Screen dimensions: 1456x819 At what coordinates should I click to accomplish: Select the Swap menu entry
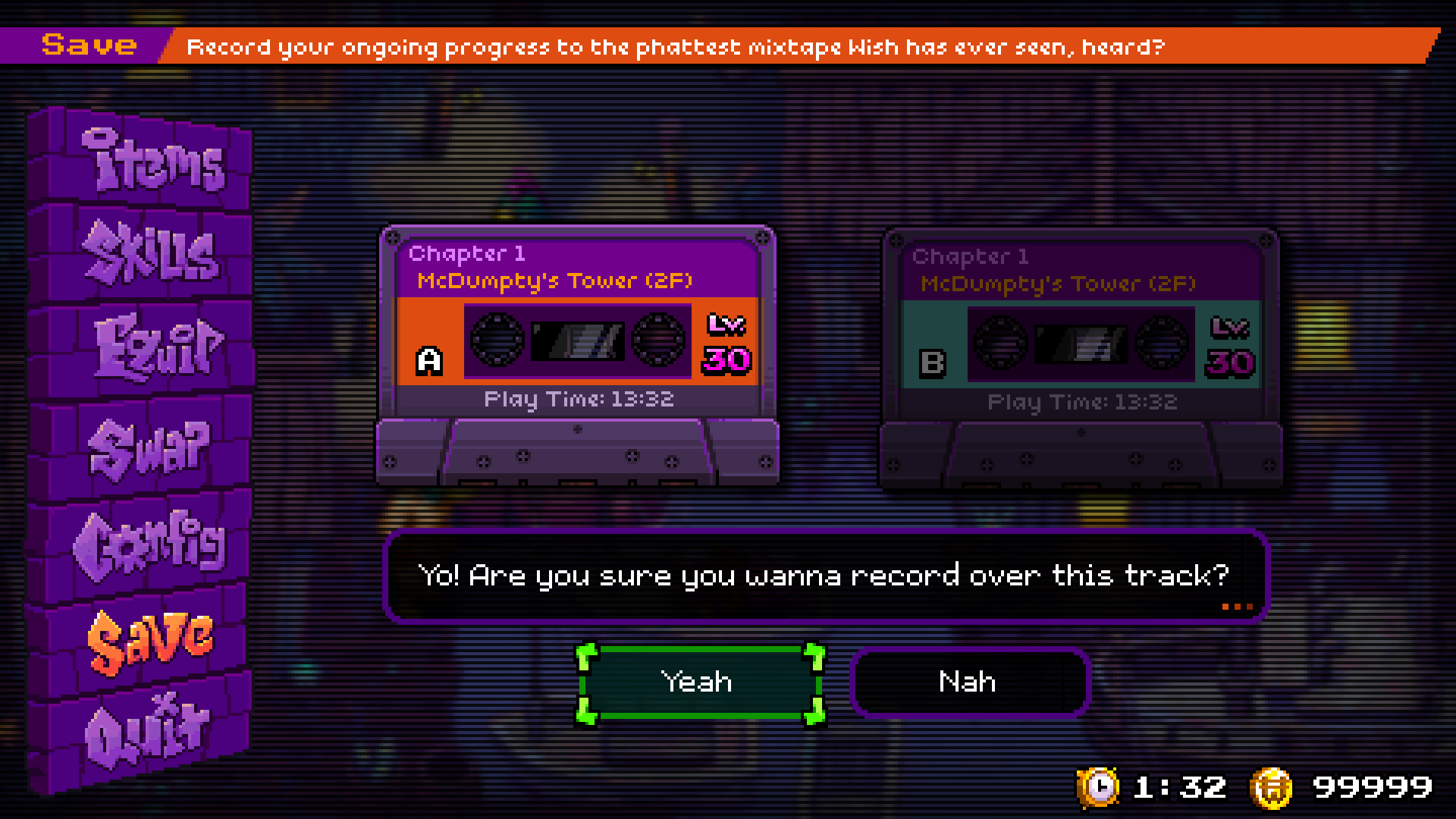click(x=149, y=447)
